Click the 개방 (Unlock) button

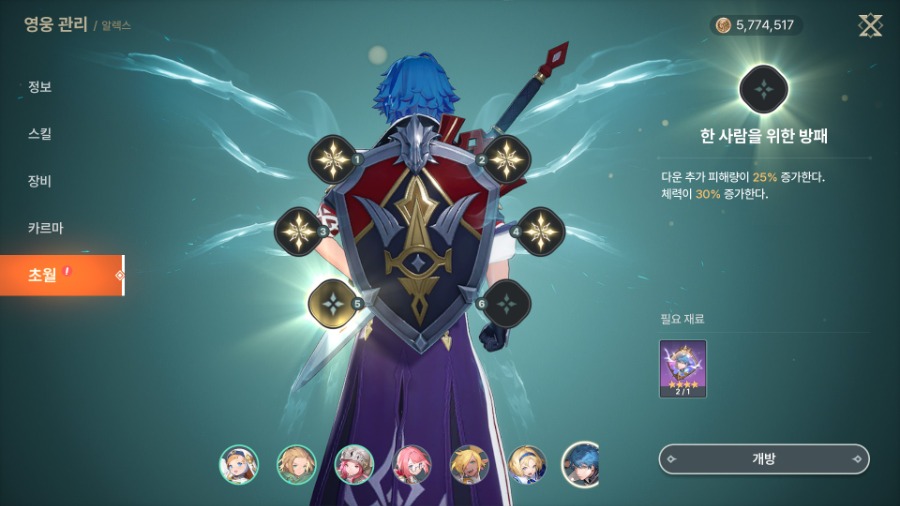pyautogui.click(x=764, y=459)
